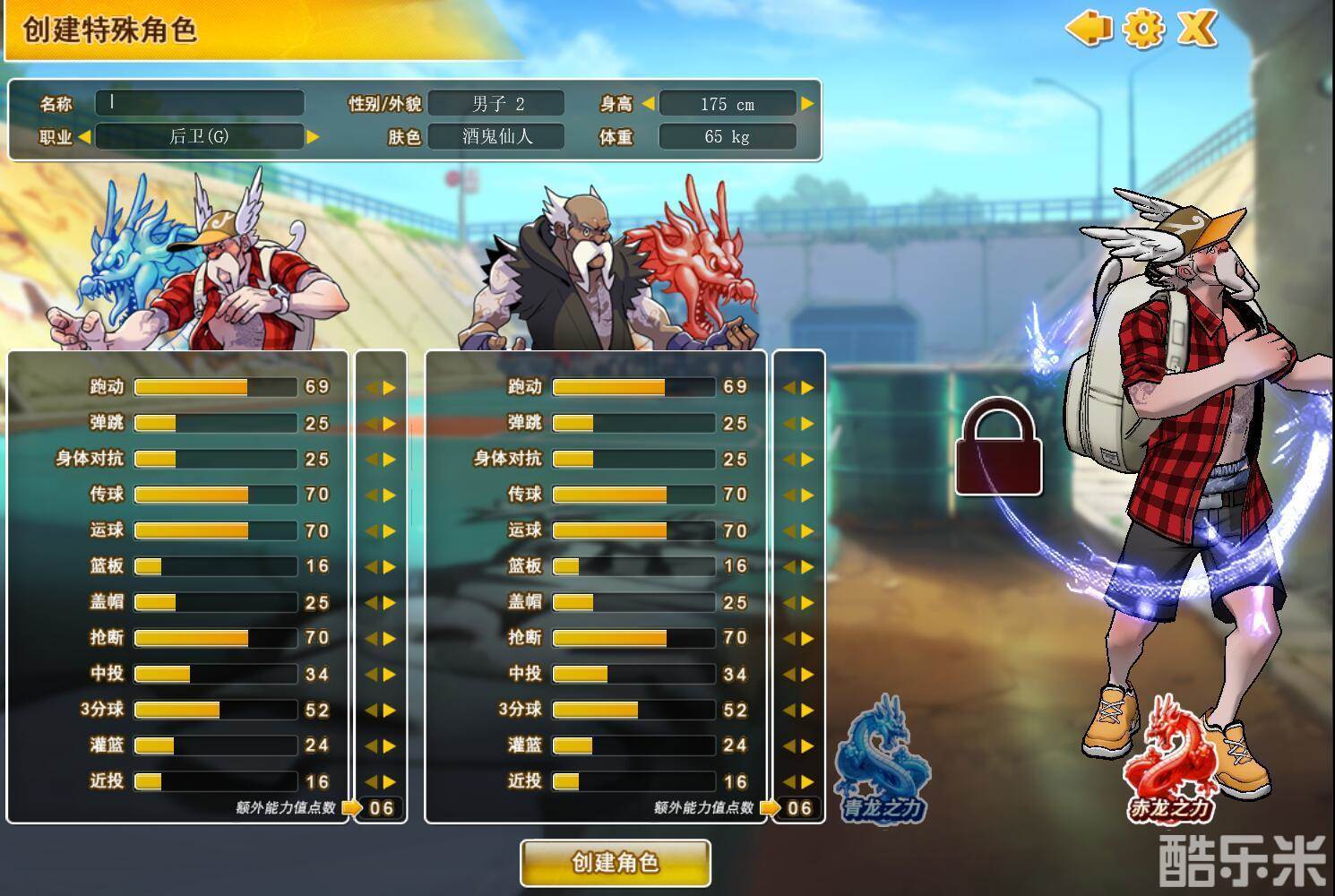The width and height of the screenshot is (1335, 896).
Task: Click the 性别/外貌 appearance field
Action: tap(495, 104)
